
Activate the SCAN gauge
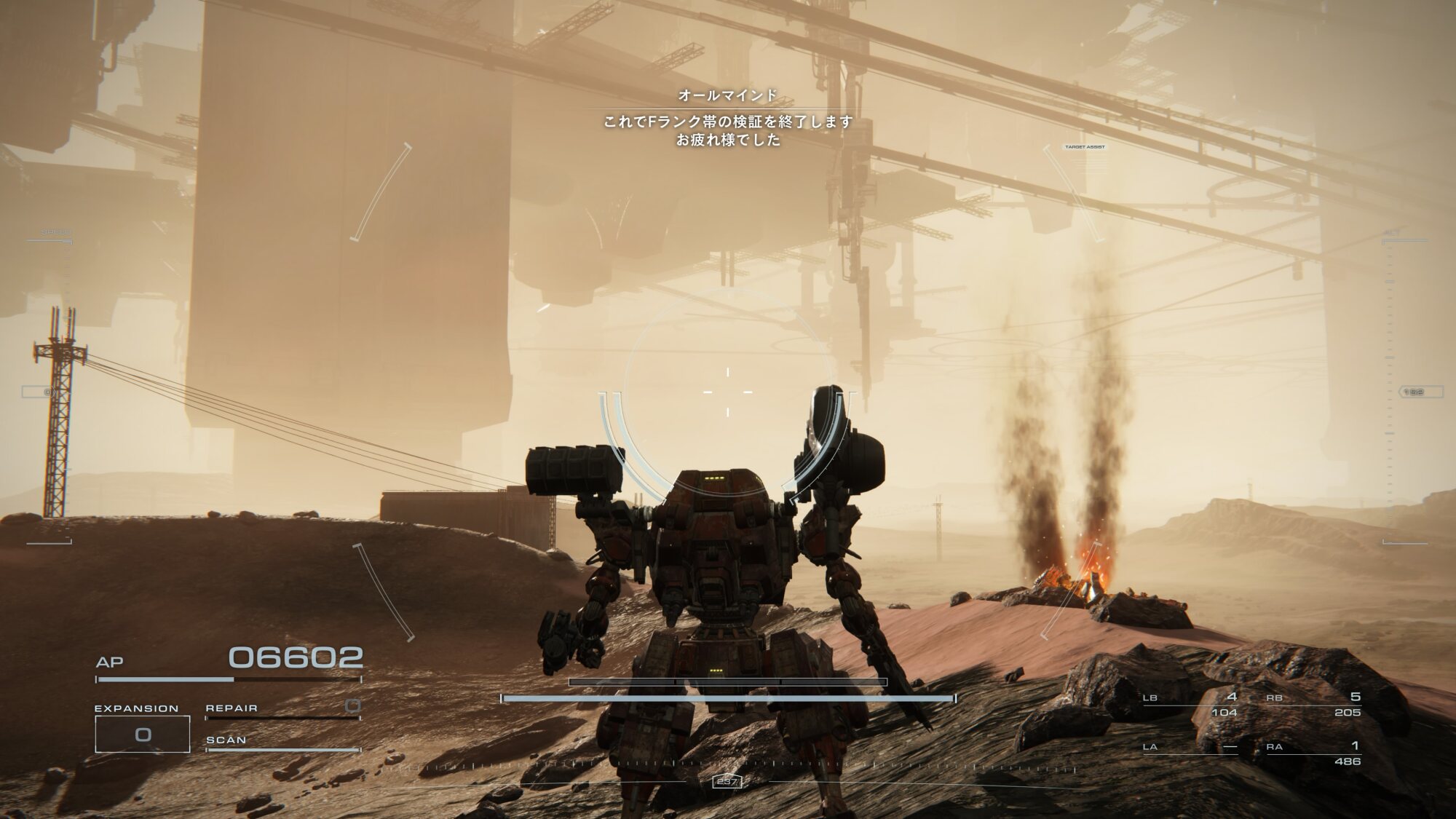pyautogui.click(x=282, y=743)
